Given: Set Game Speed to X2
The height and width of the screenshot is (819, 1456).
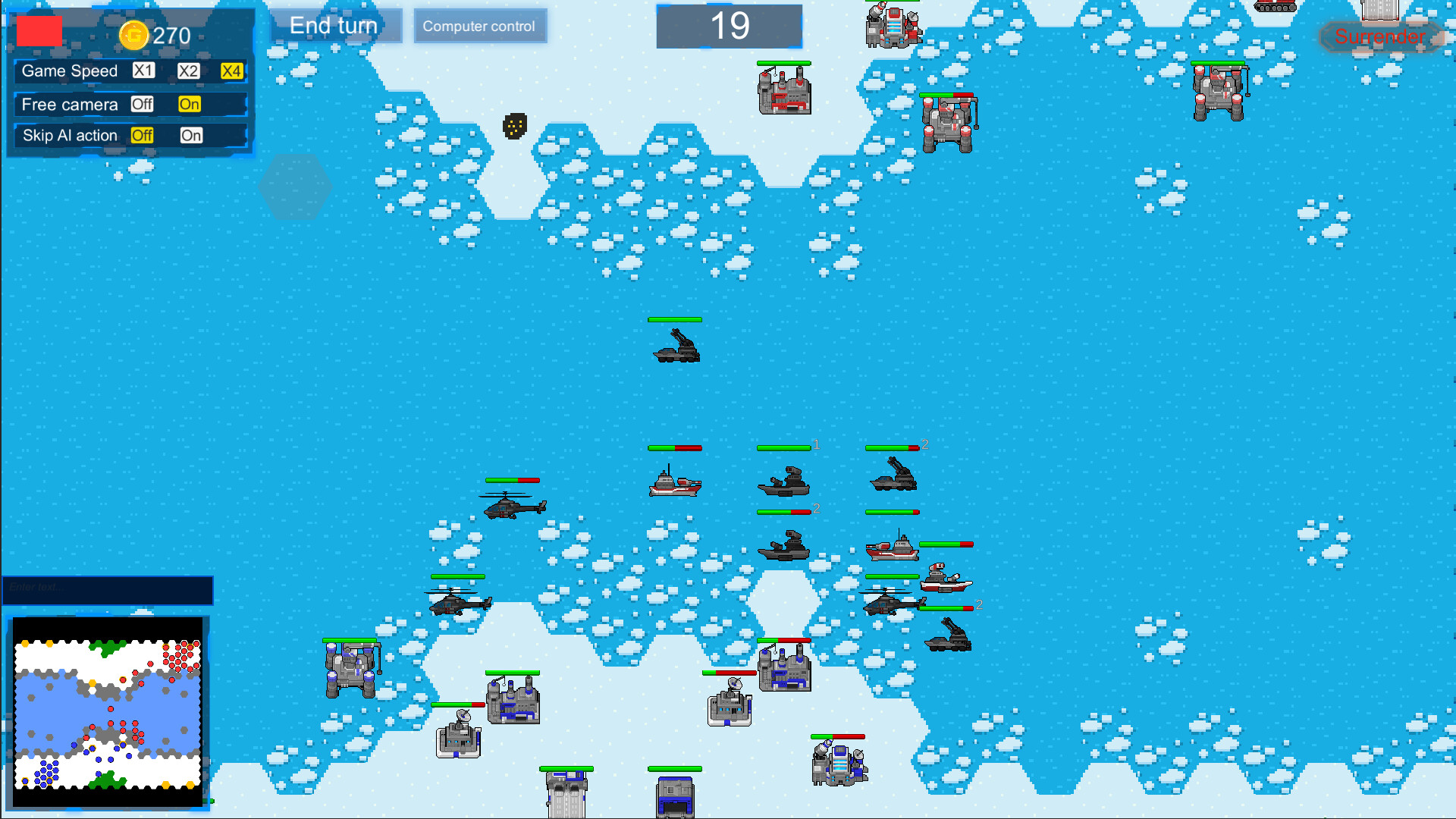Looking at the screenshot, I should pos(187,71).
